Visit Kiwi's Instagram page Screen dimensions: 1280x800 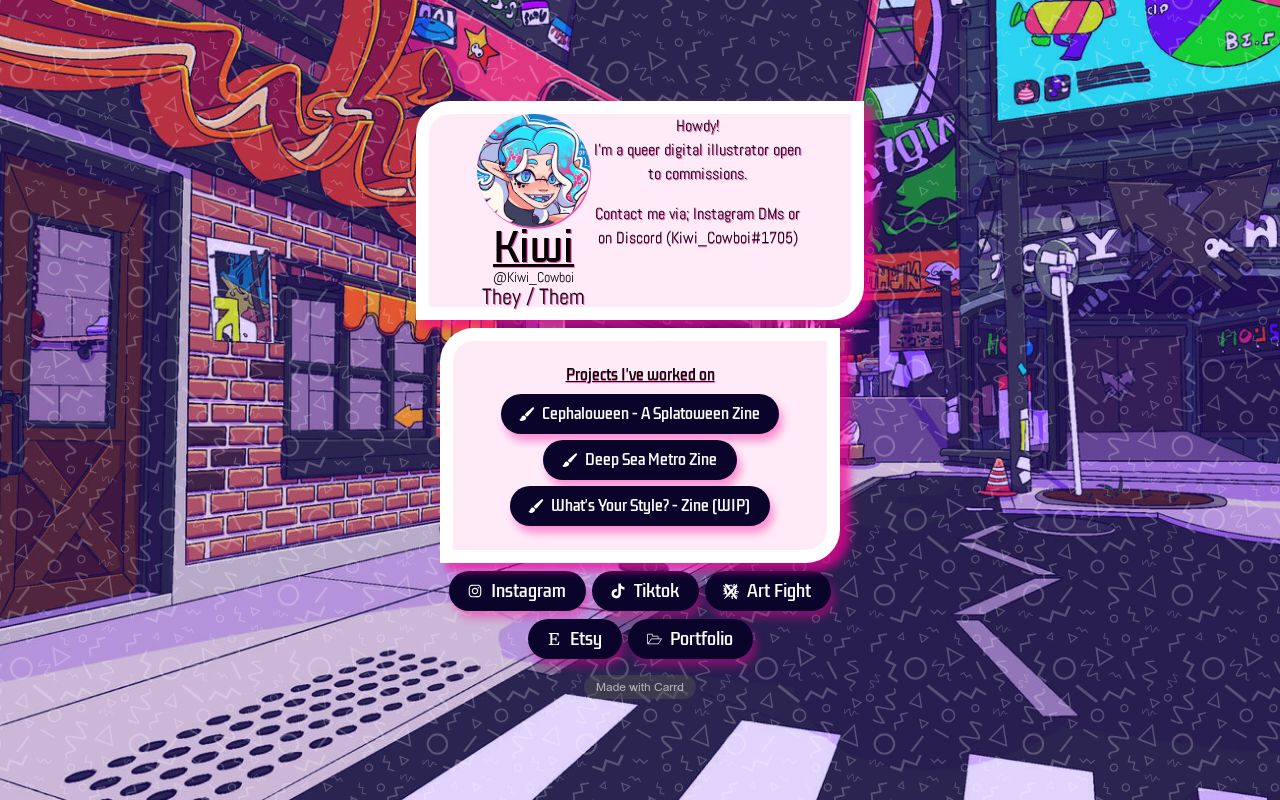point(518,591)
